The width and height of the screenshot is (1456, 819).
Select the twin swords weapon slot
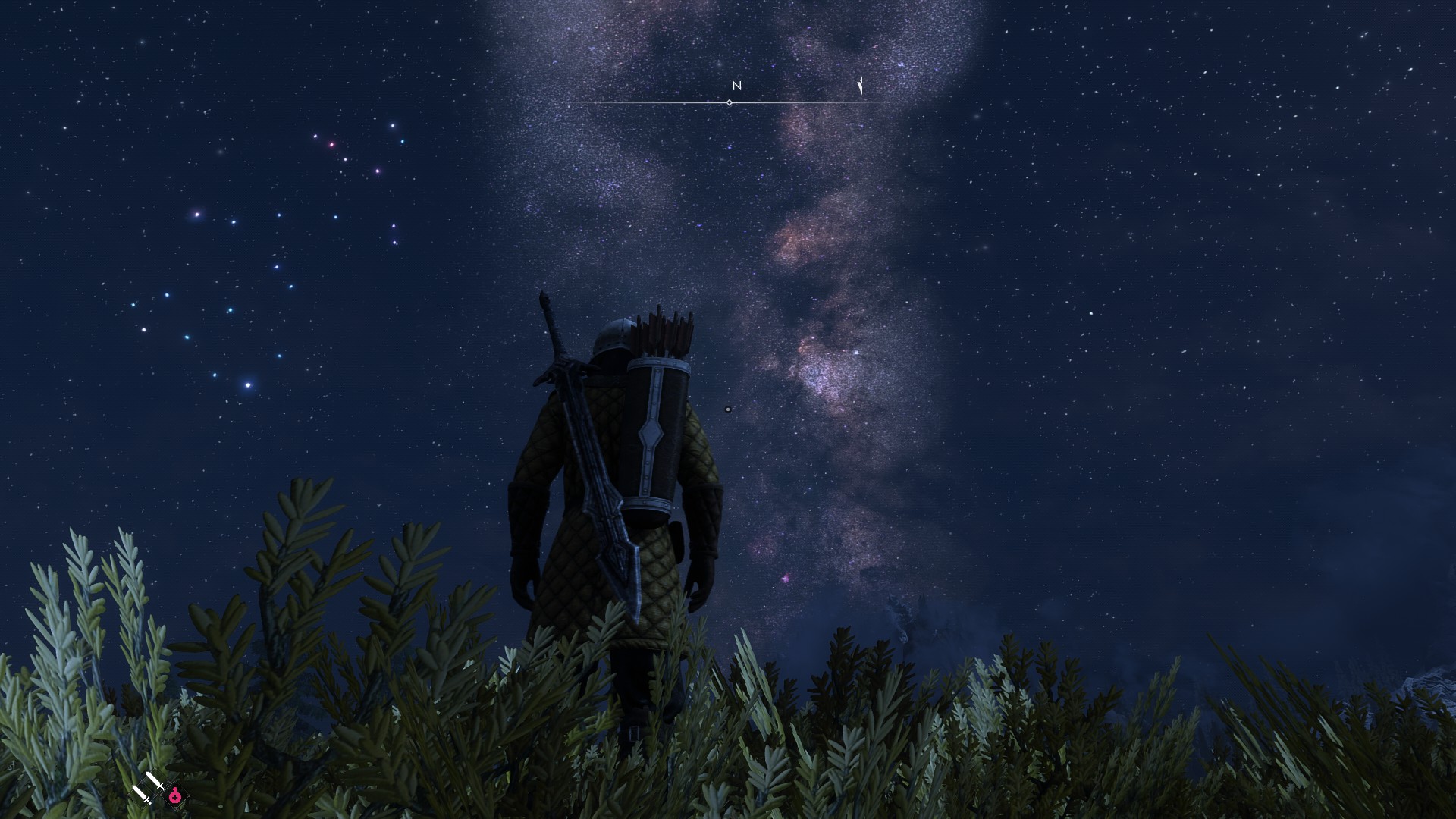tap(149, 787)
